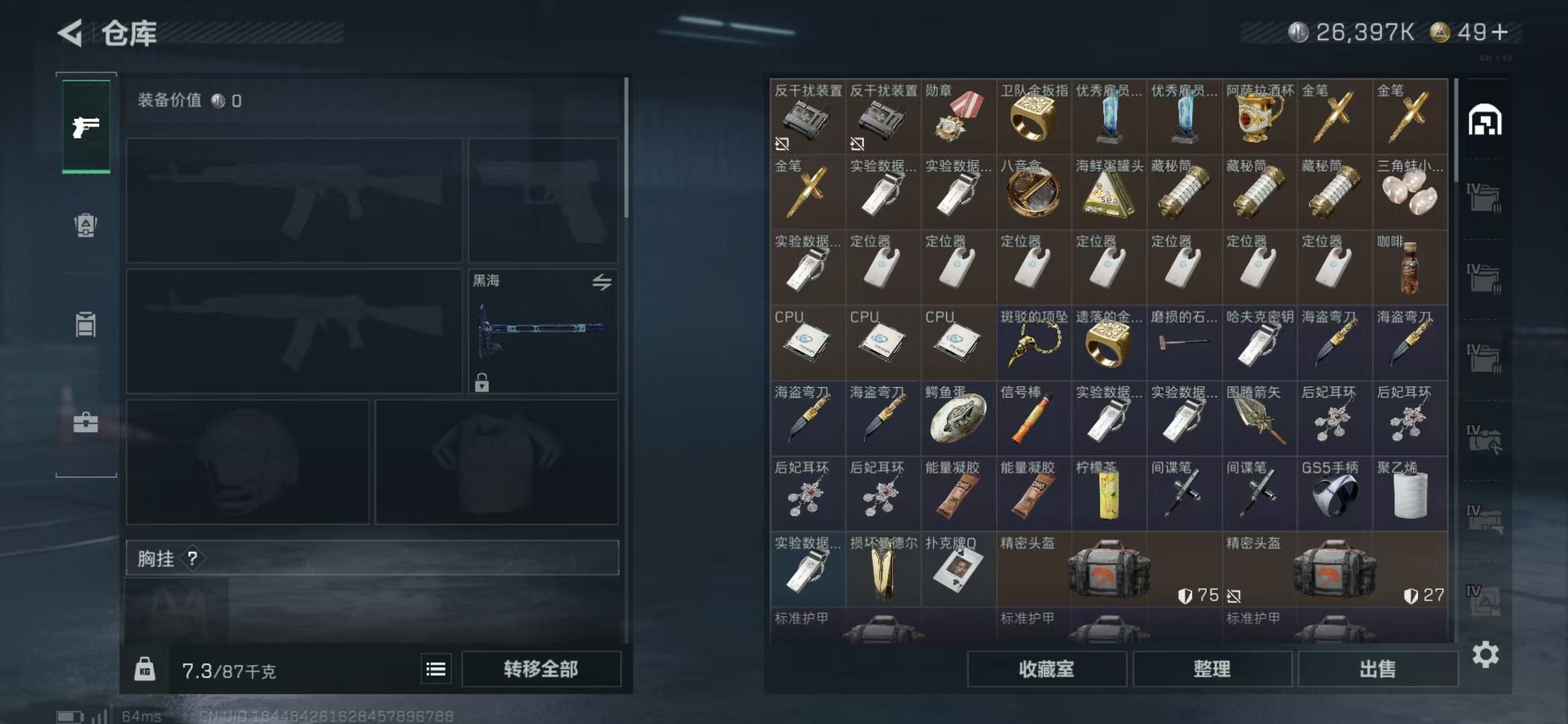The width and height of the screenshot is (1568, 724).
Task: Choose the 阿萨拉酒杯 goblet item
Action: (x=1259, y=117)
